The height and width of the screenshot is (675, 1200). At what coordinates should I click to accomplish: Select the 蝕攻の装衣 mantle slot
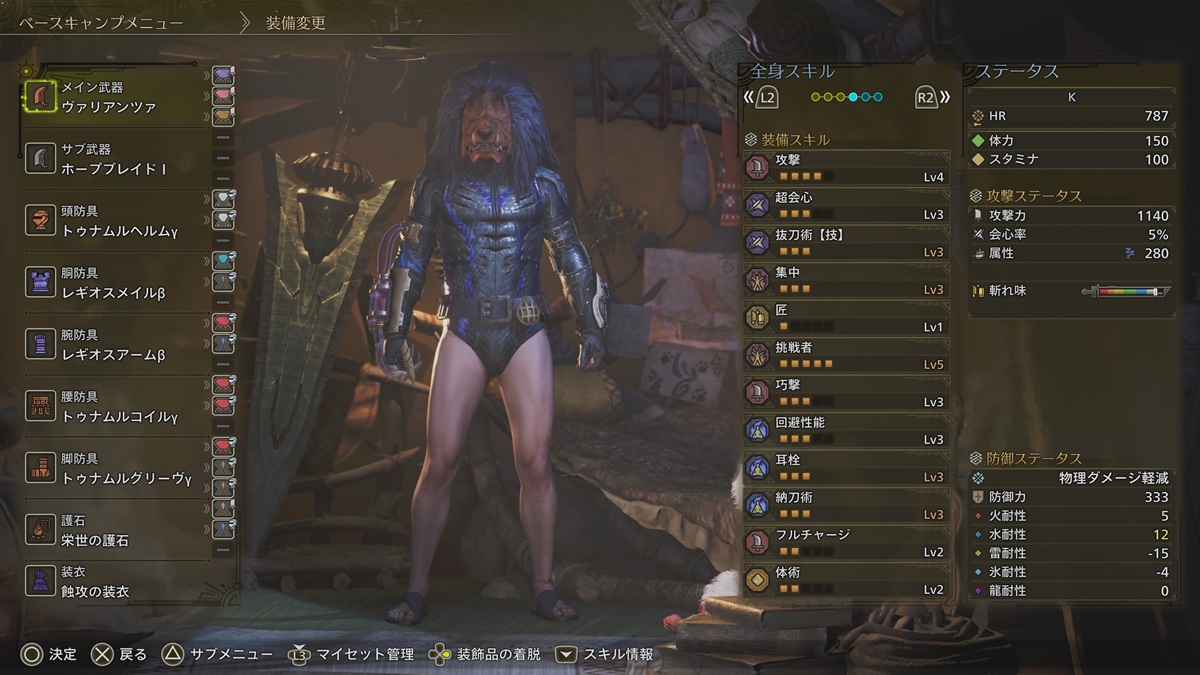tap(115, 582)
